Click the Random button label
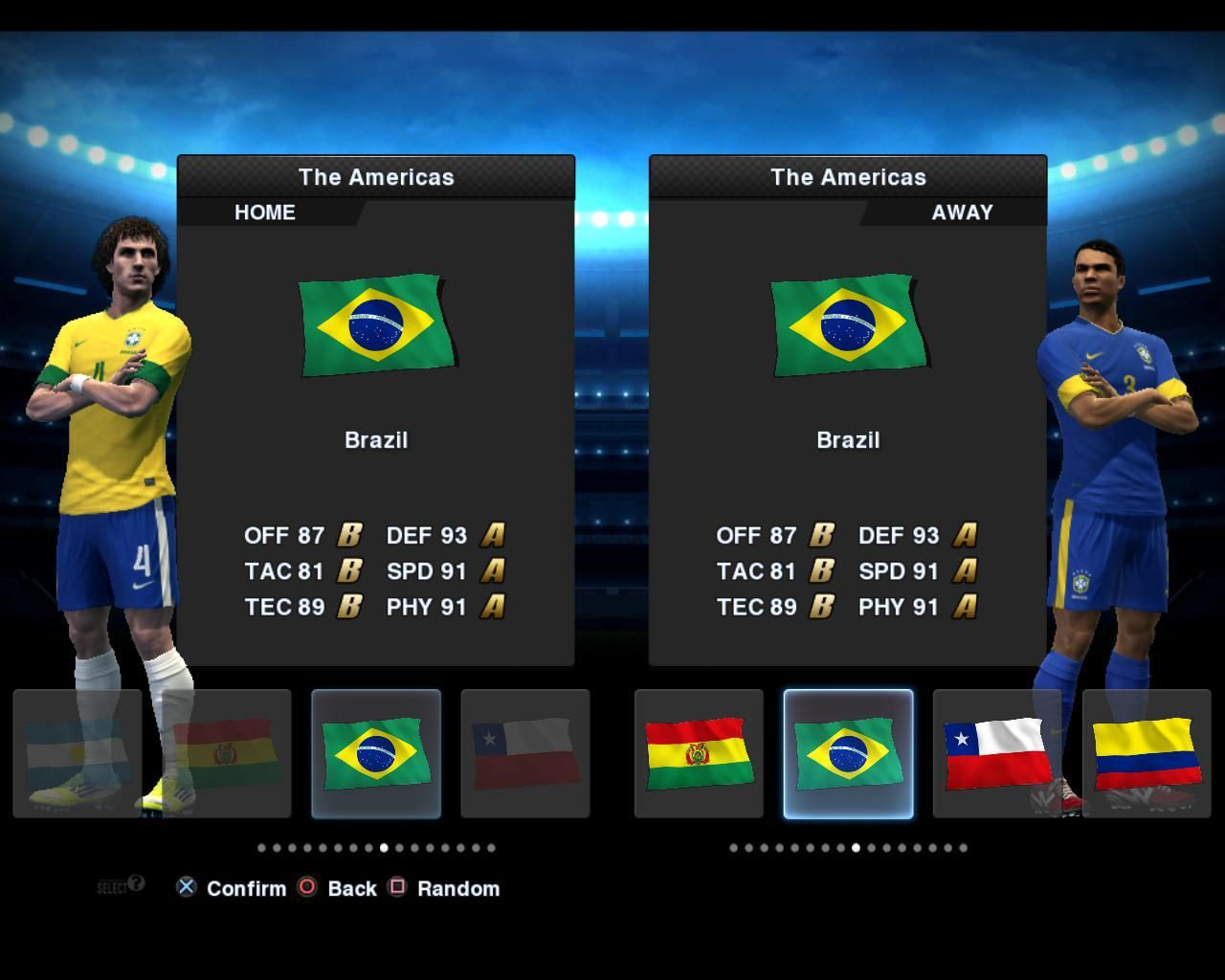Screen dimensions: 1225x980 [x=458, y=888]
